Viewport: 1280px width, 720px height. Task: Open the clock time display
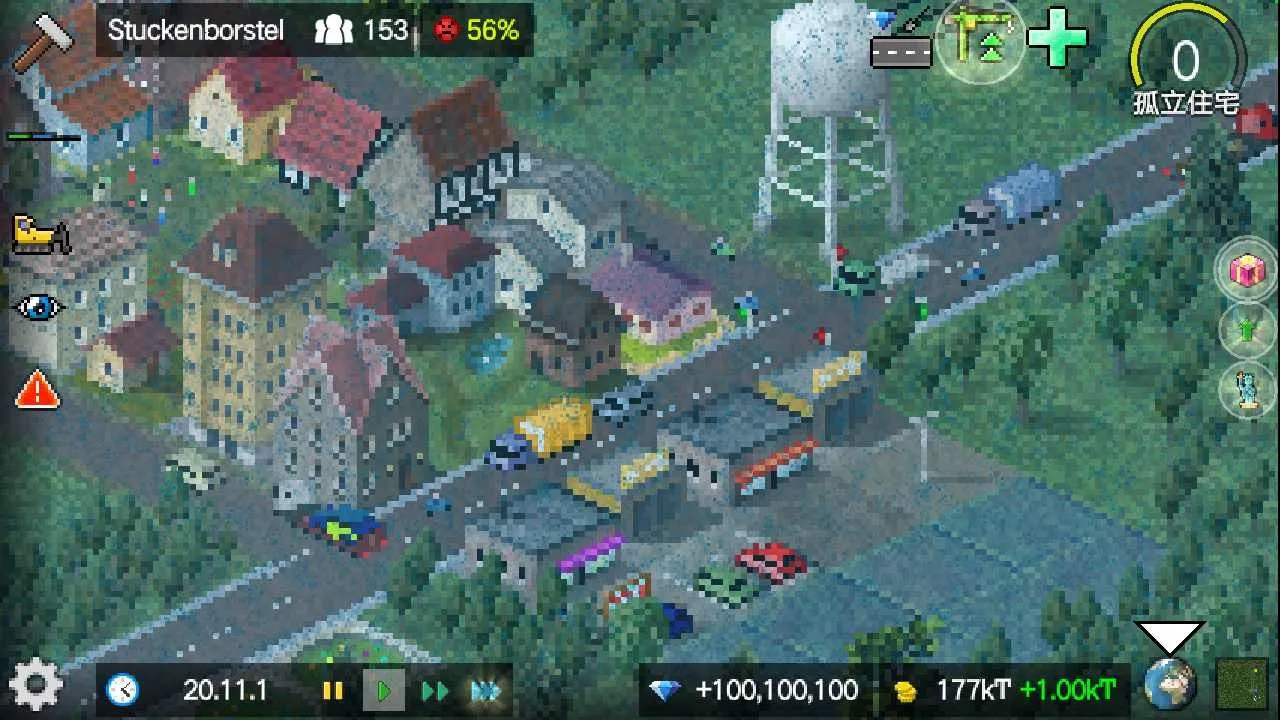point(121,689)
